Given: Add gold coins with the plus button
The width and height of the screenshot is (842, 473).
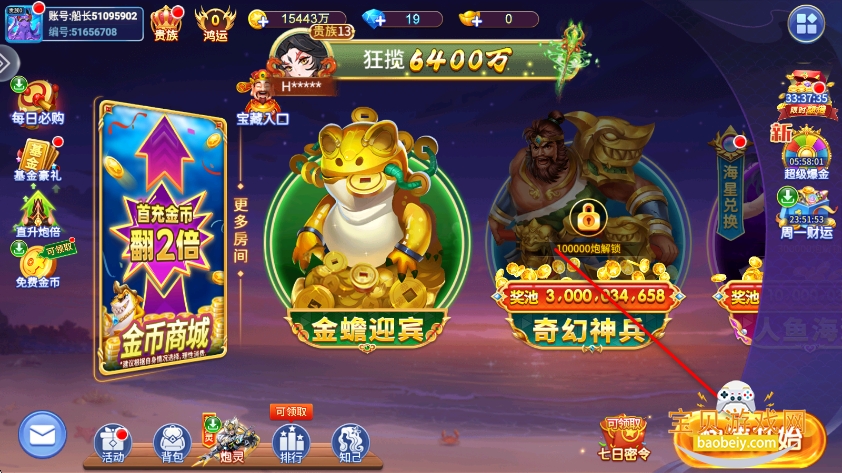Looking at the screenshot, I should pos(257,19).
